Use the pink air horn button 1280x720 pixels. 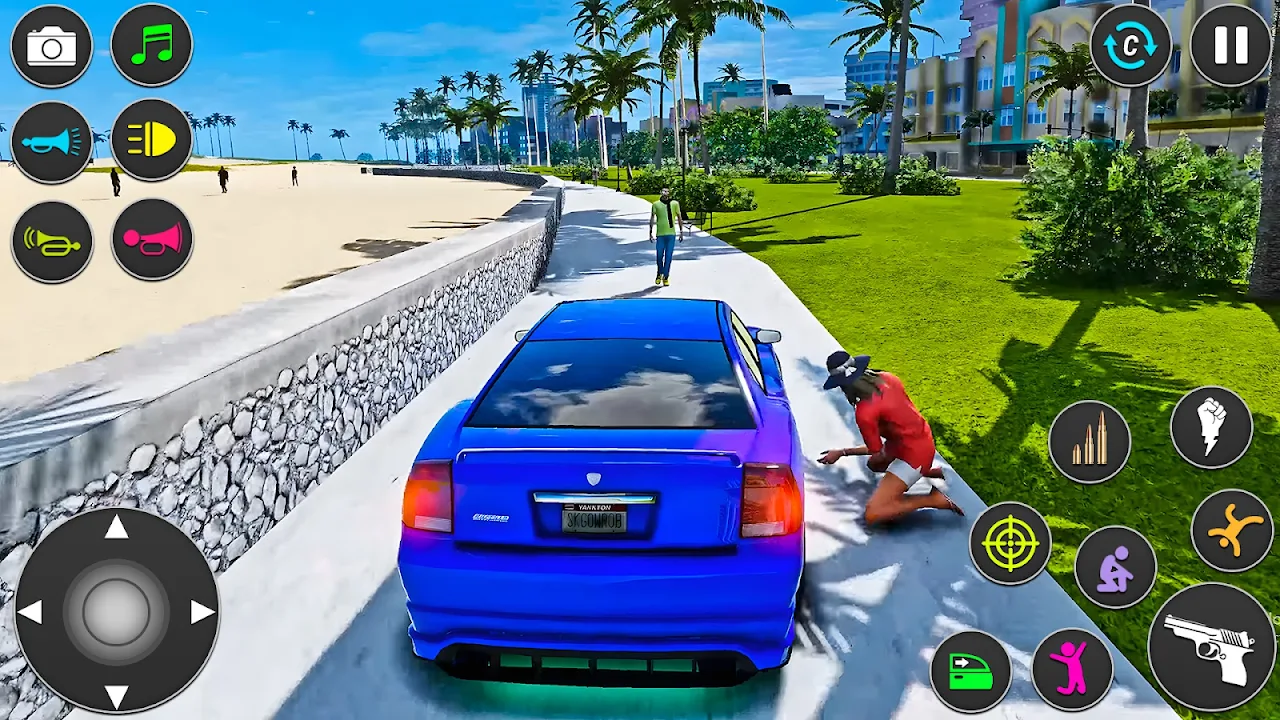pyautogui.click(x=151, y=239)
